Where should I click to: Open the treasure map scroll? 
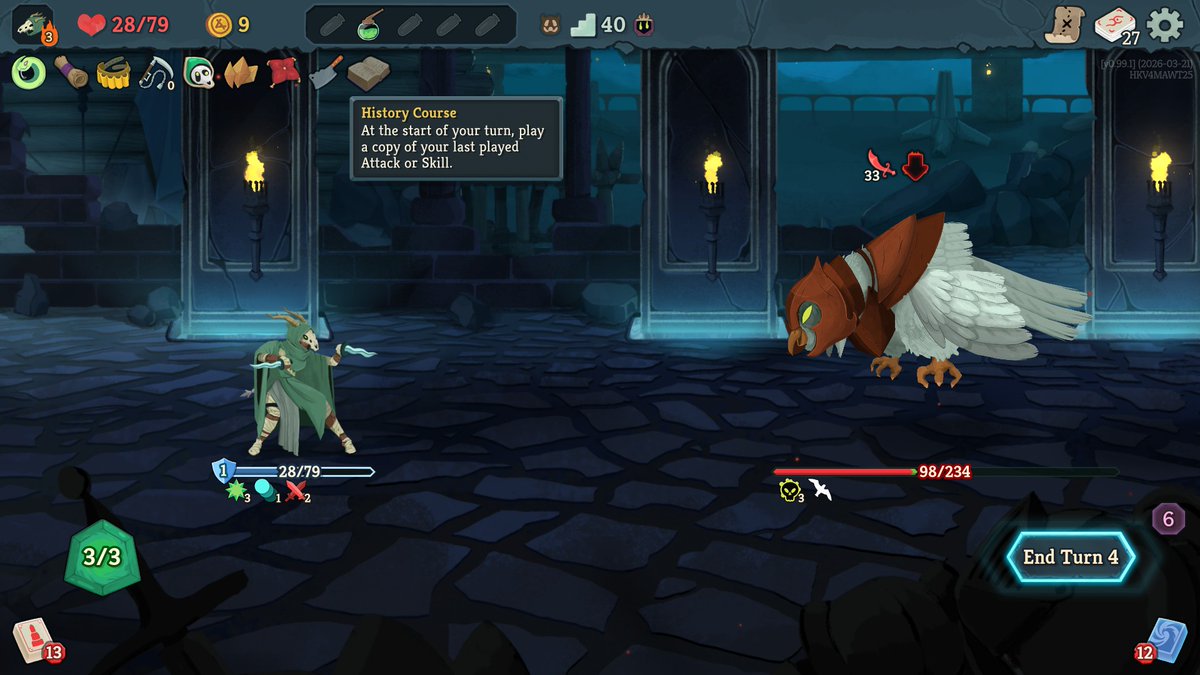pyautogui.click(x=1065, y=25)
